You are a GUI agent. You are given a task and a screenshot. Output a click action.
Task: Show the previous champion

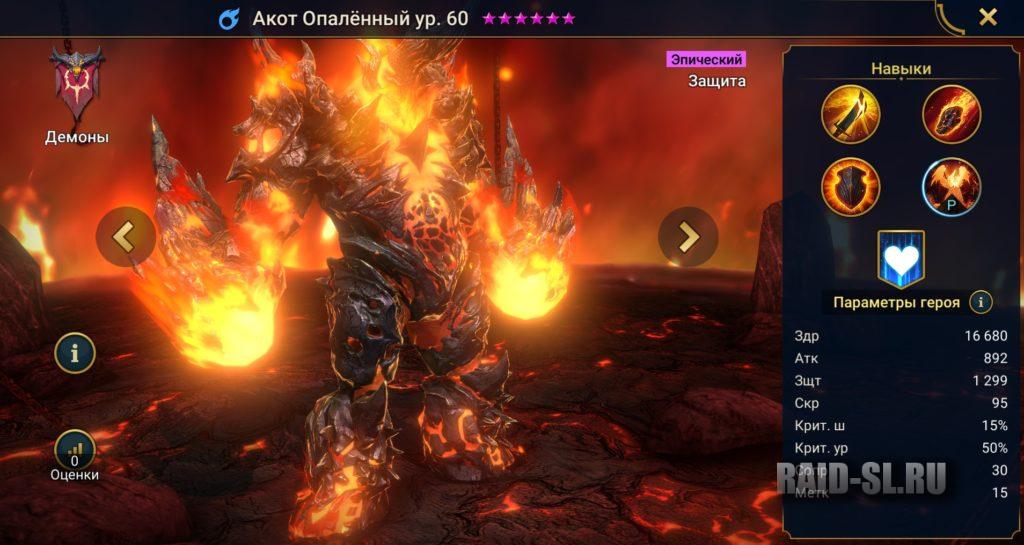[x=125, y=236]
